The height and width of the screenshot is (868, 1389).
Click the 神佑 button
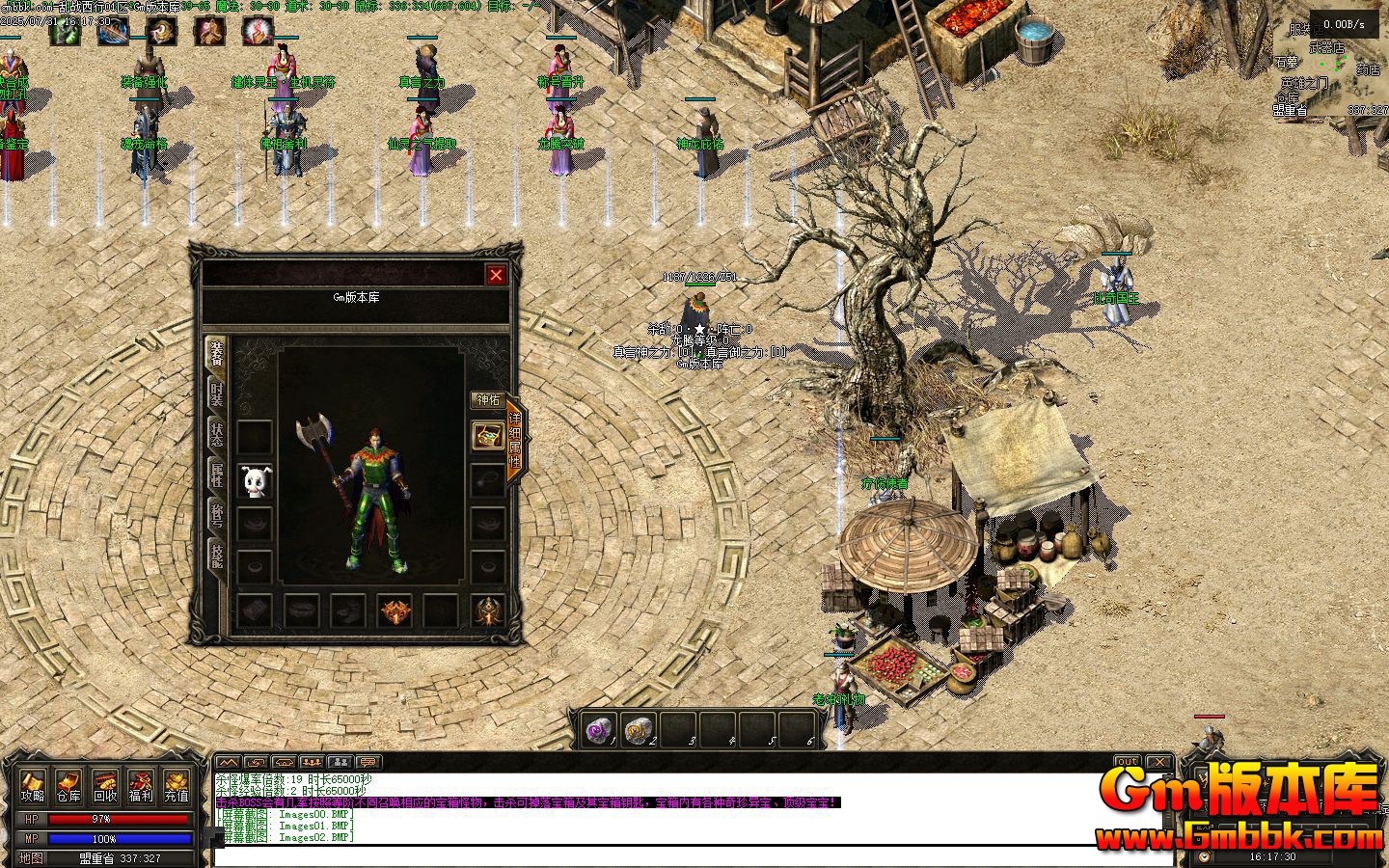tap(488, 399)
